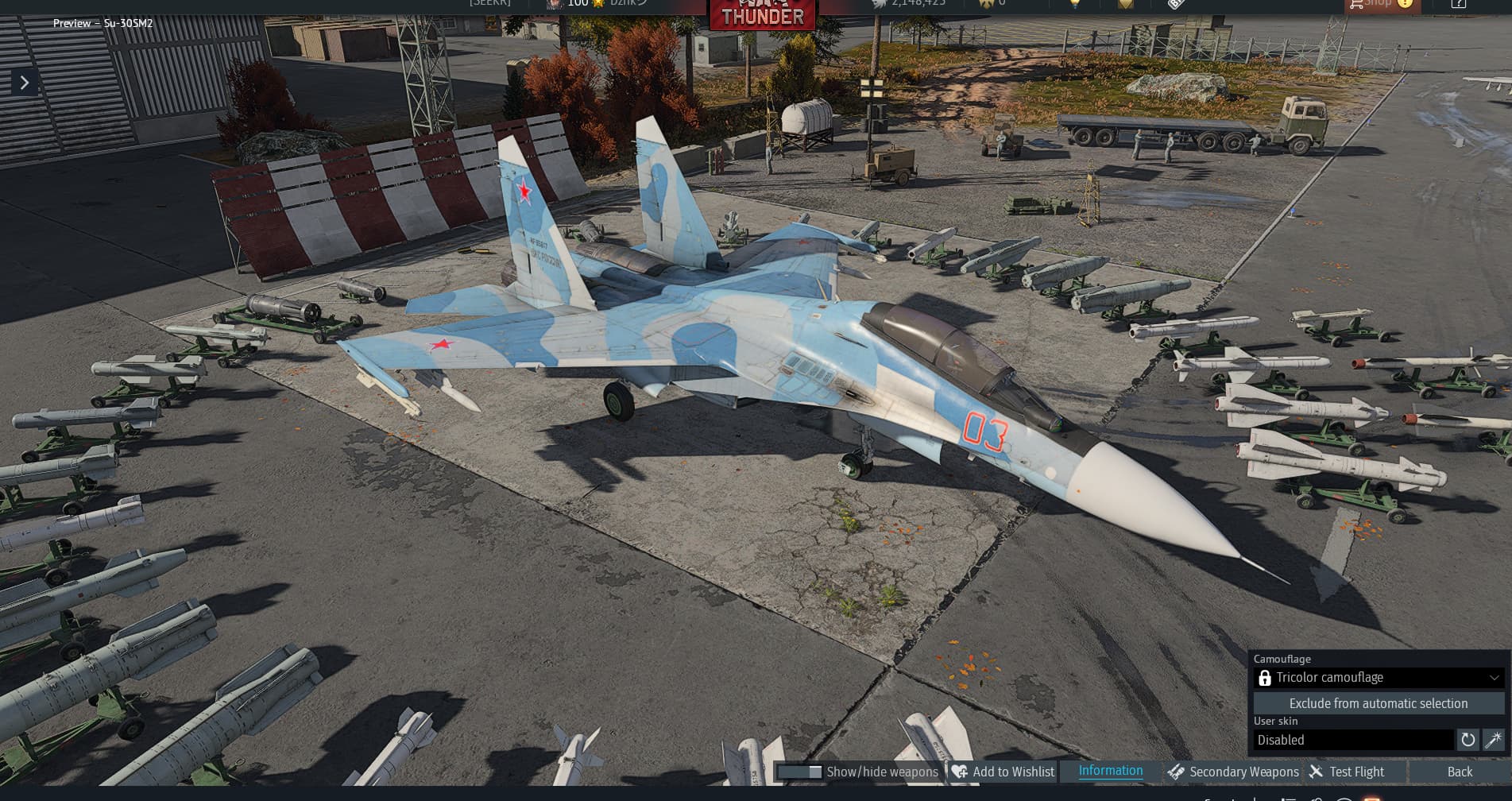Image resolution: width=1512 pixels, height=801 pixels.
Task: Start a Test Flight
Action: coord(1348,772)
